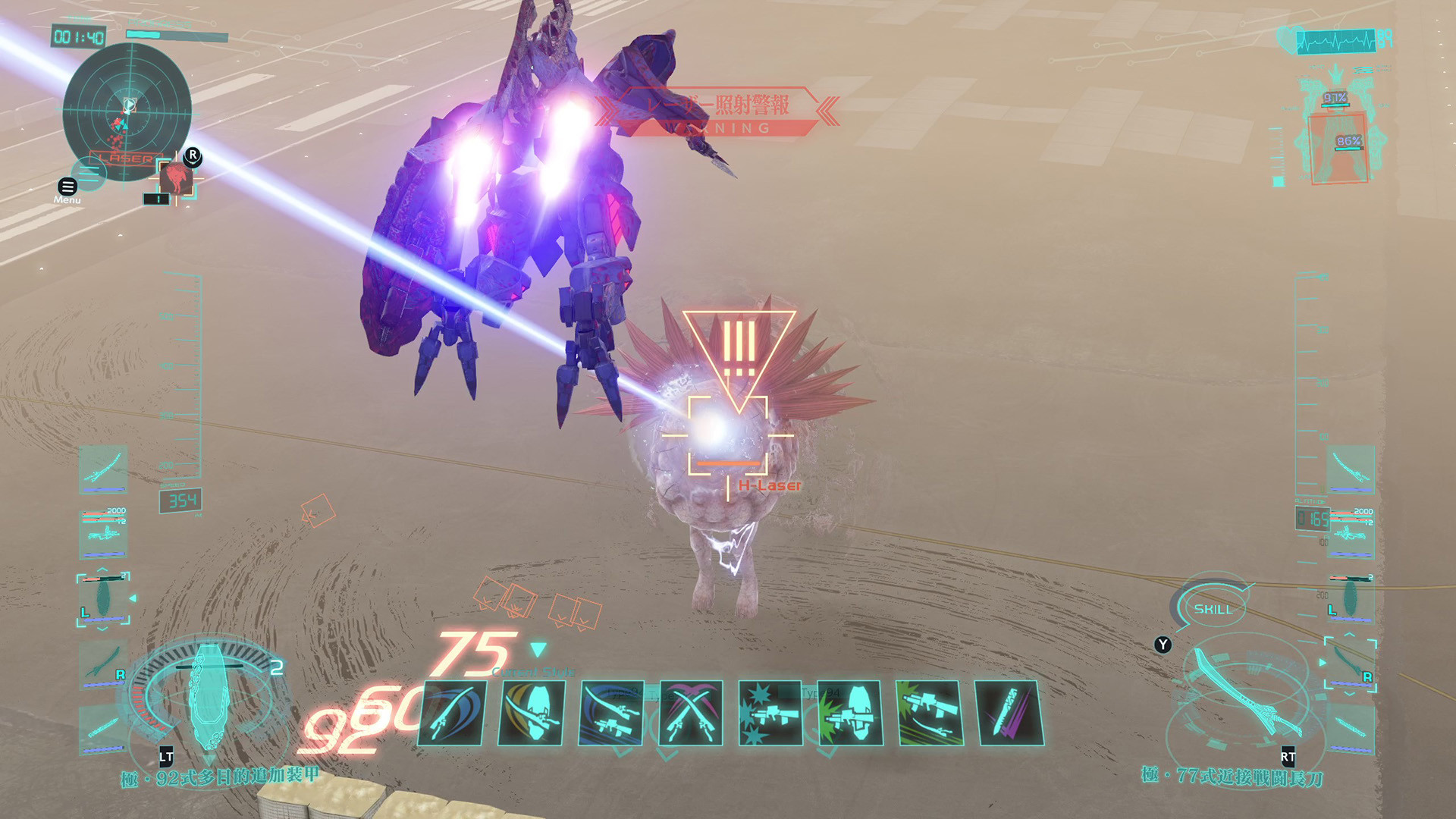1456x819 pixels.
Task: Select the first blue katana slash style icon
Action: coord(452,713)
